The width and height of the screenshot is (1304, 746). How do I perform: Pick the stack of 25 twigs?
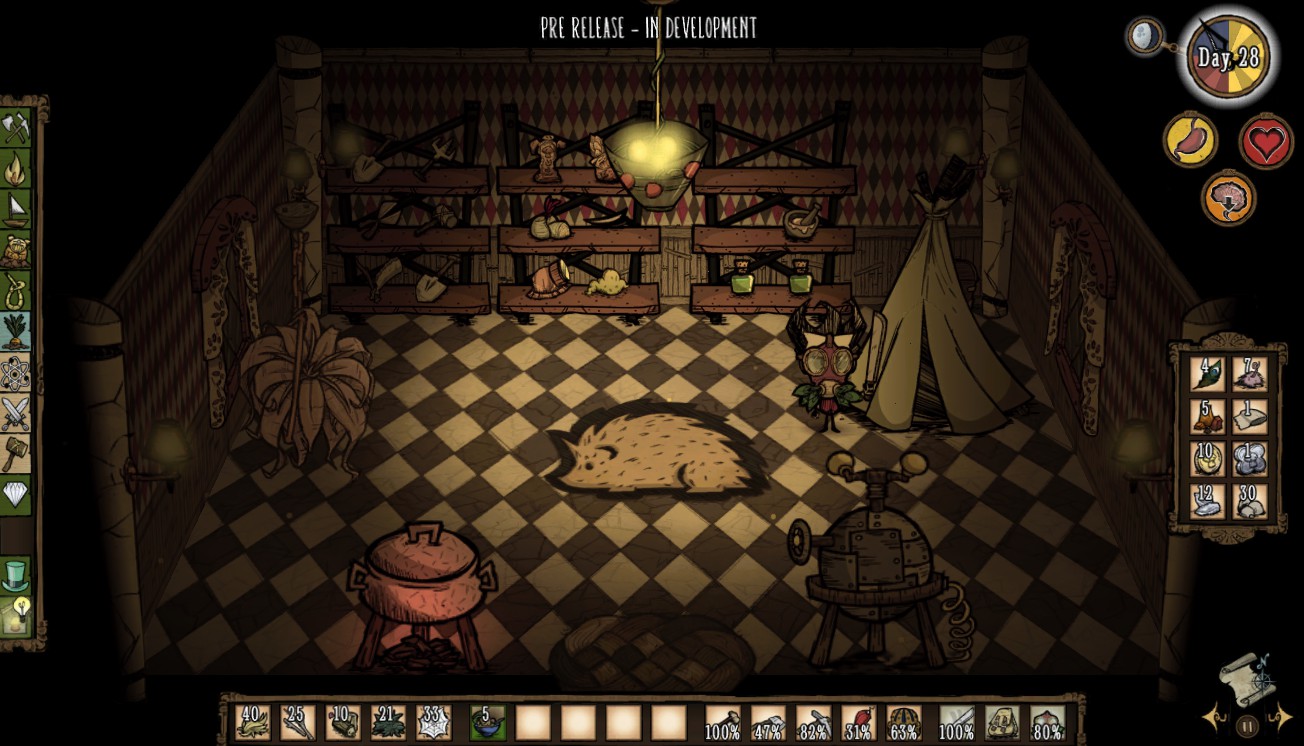[297, 722]
